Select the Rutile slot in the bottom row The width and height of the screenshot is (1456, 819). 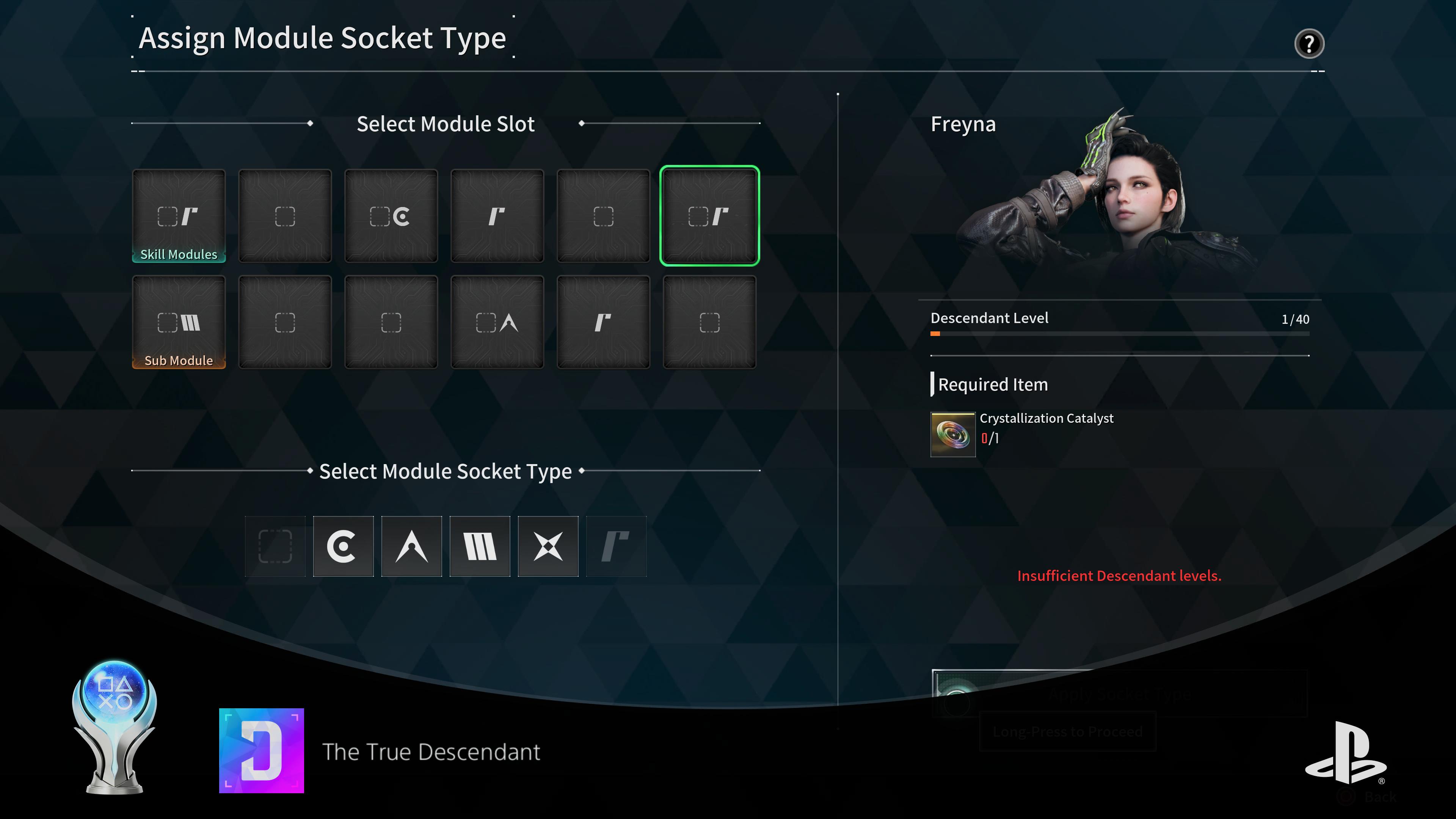click(x=603, y=322)
